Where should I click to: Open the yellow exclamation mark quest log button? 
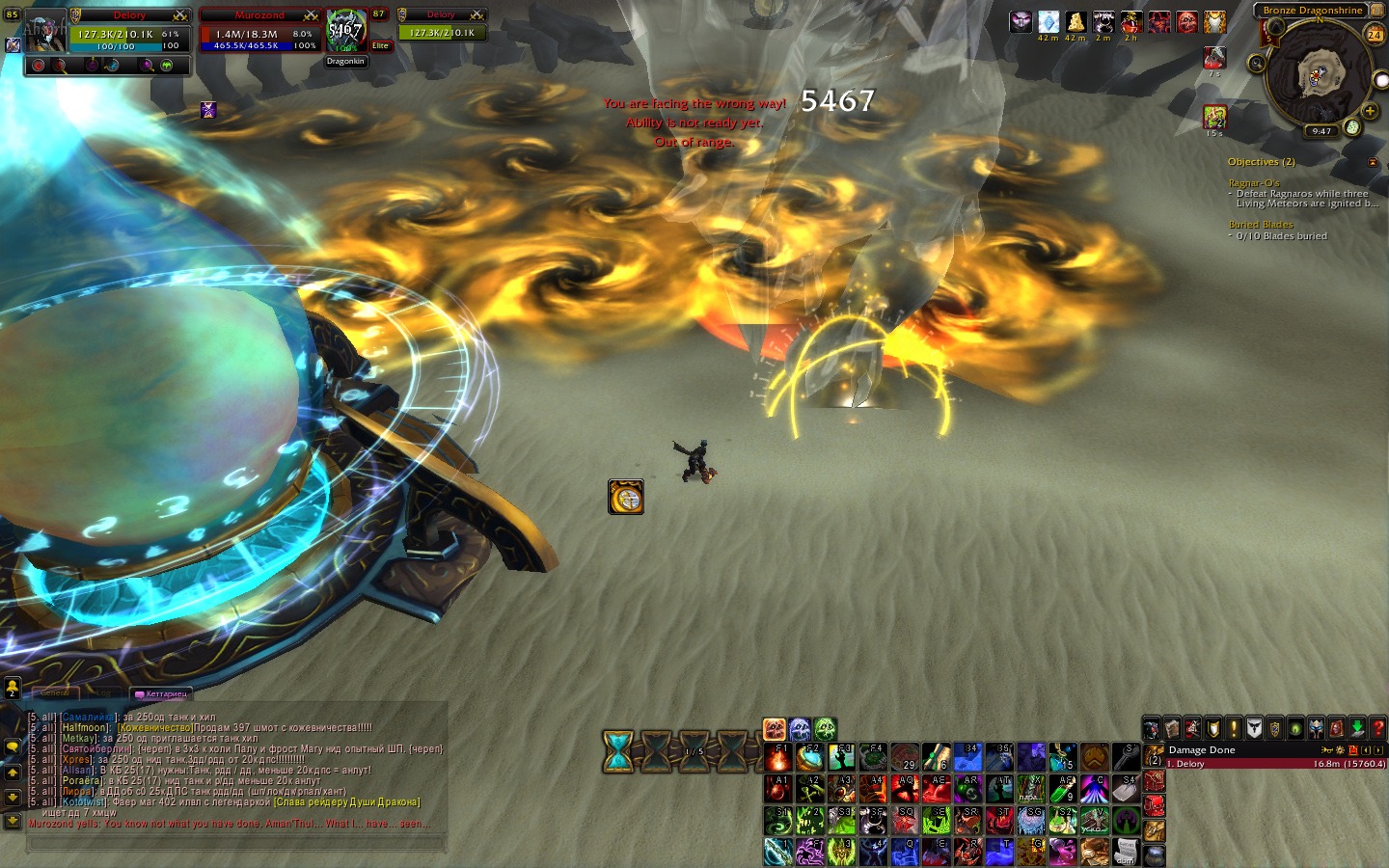pos(1234,728)
